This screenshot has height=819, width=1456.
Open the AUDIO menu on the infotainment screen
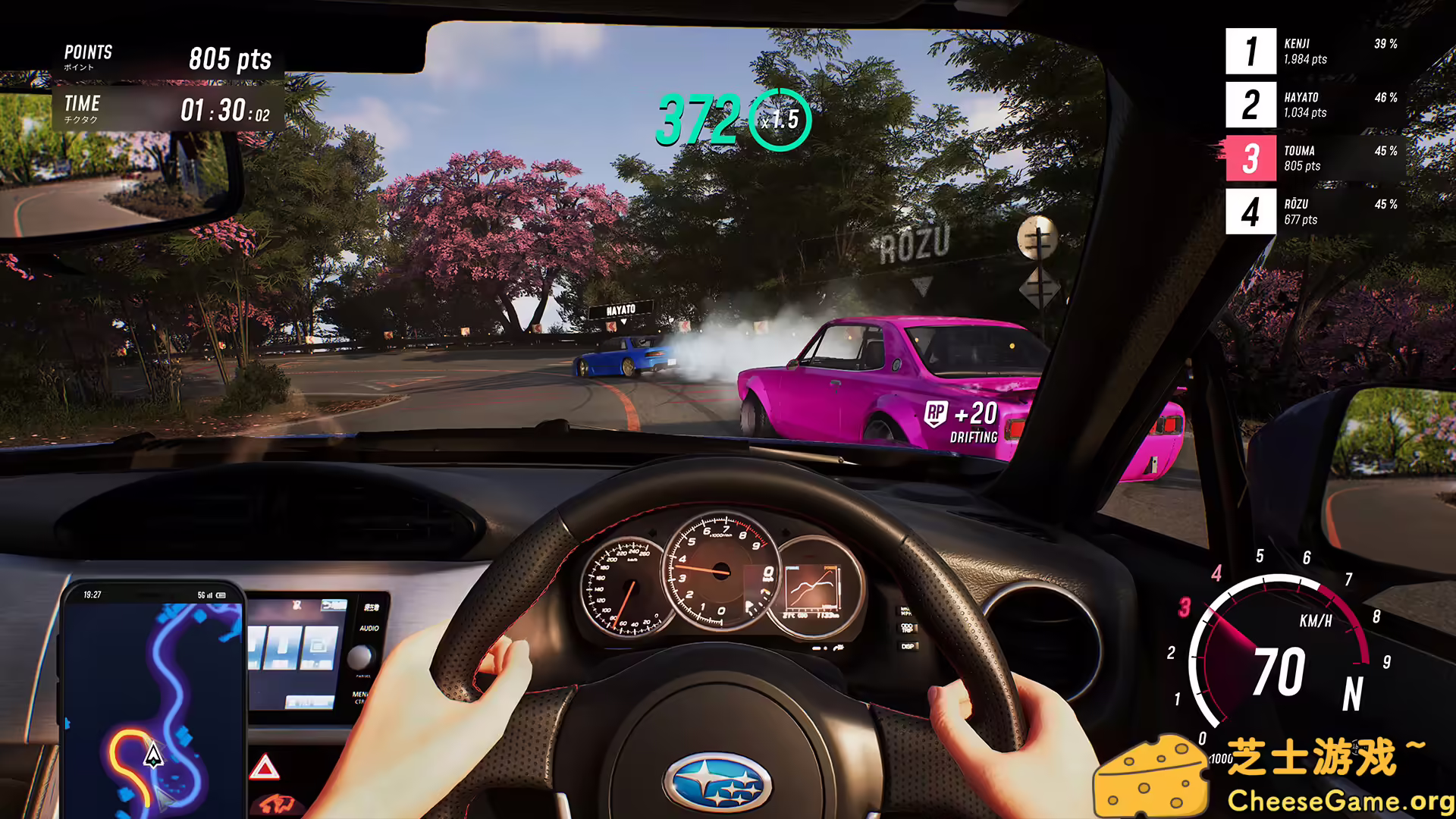click(x=369, y=629)
